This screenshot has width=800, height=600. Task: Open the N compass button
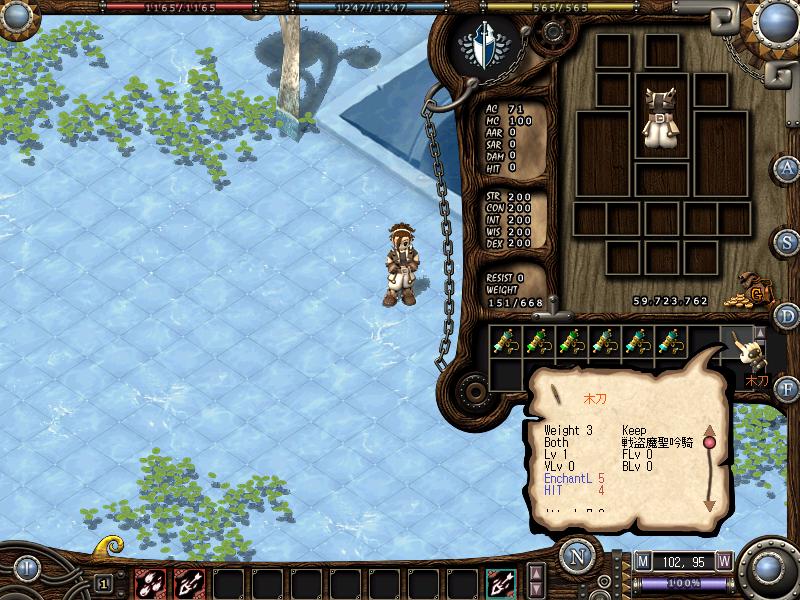coord(575,557)
